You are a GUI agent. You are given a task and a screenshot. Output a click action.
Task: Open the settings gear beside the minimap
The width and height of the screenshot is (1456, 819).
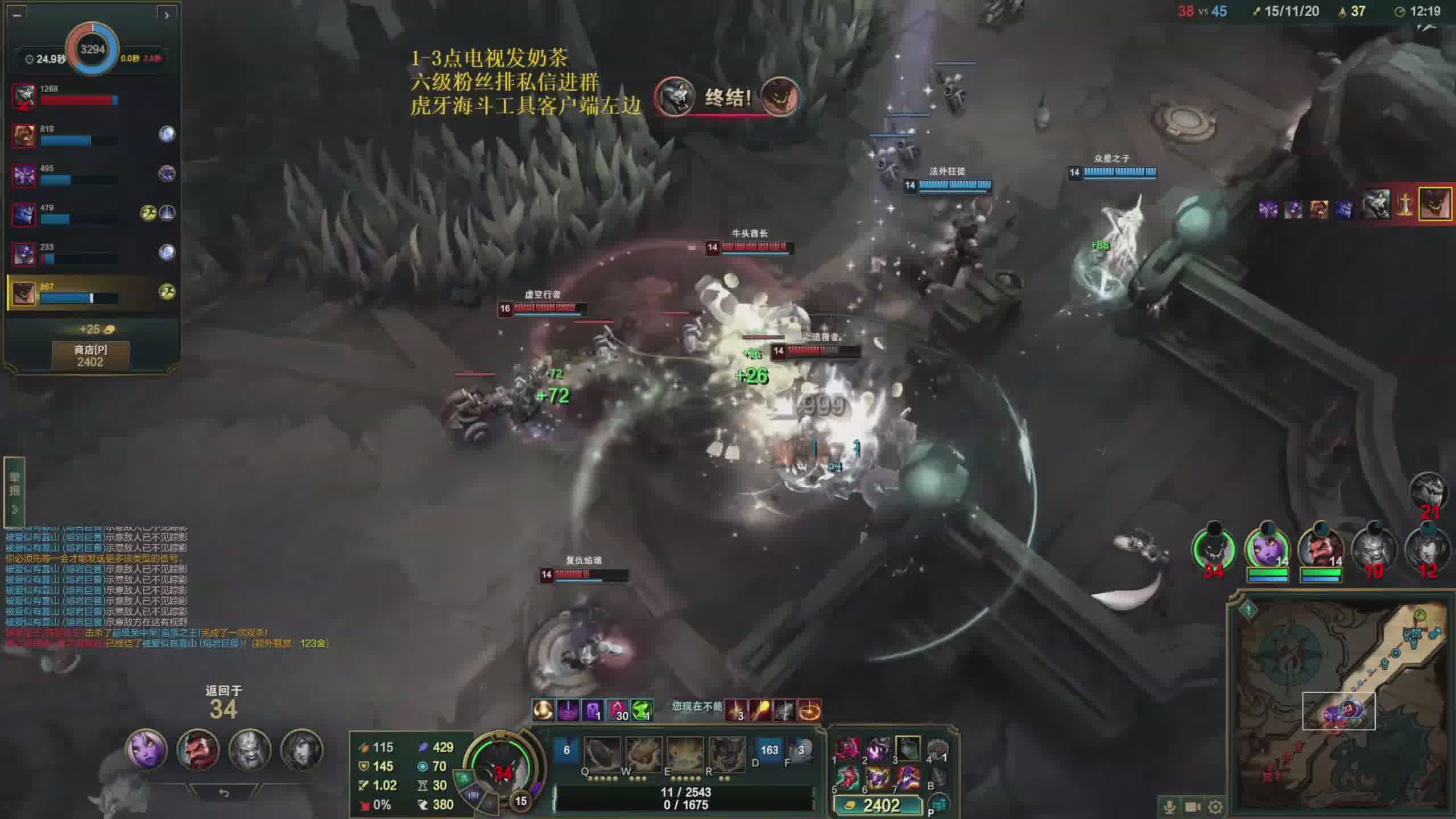pyautogui.click(x=1215, y=806)
